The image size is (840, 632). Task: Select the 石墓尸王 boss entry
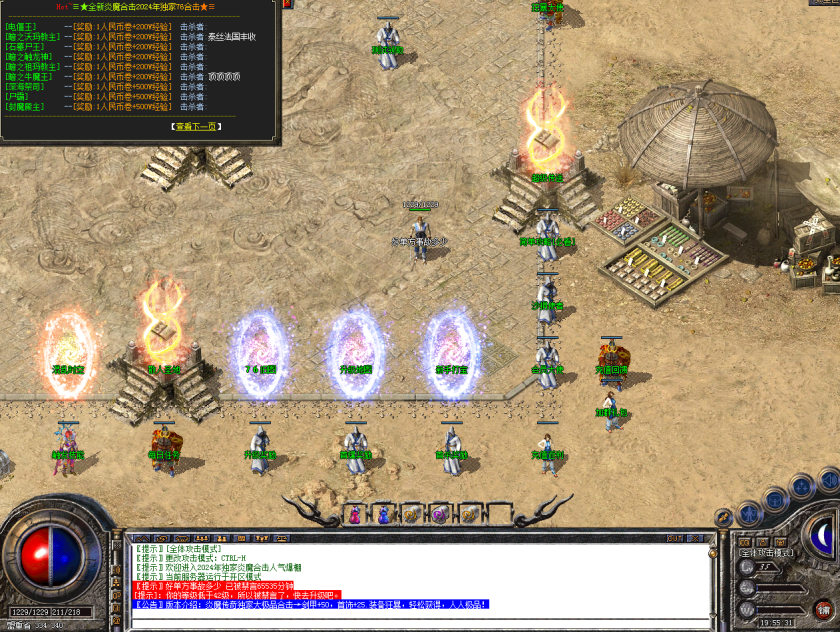pyautogui.click(x=26, y=46)
